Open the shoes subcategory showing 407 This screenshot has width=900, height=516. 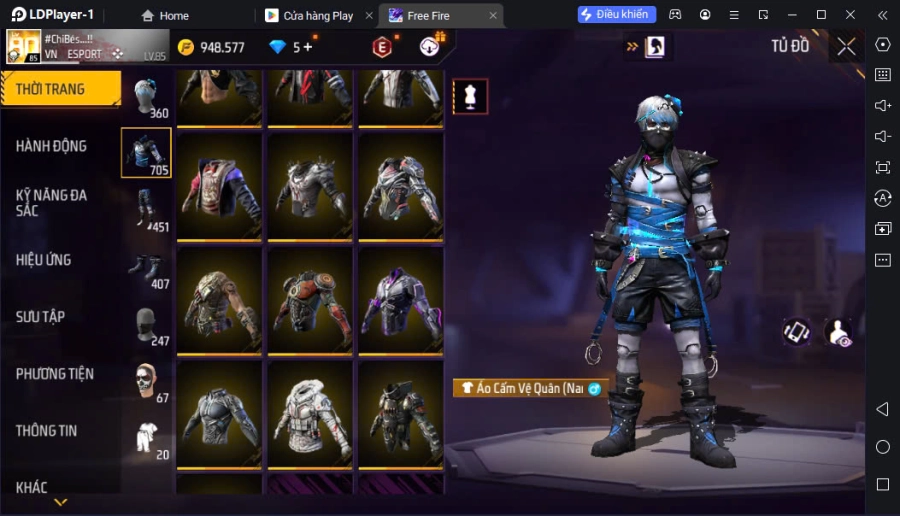pyautogui.click(x=146, y=268)
